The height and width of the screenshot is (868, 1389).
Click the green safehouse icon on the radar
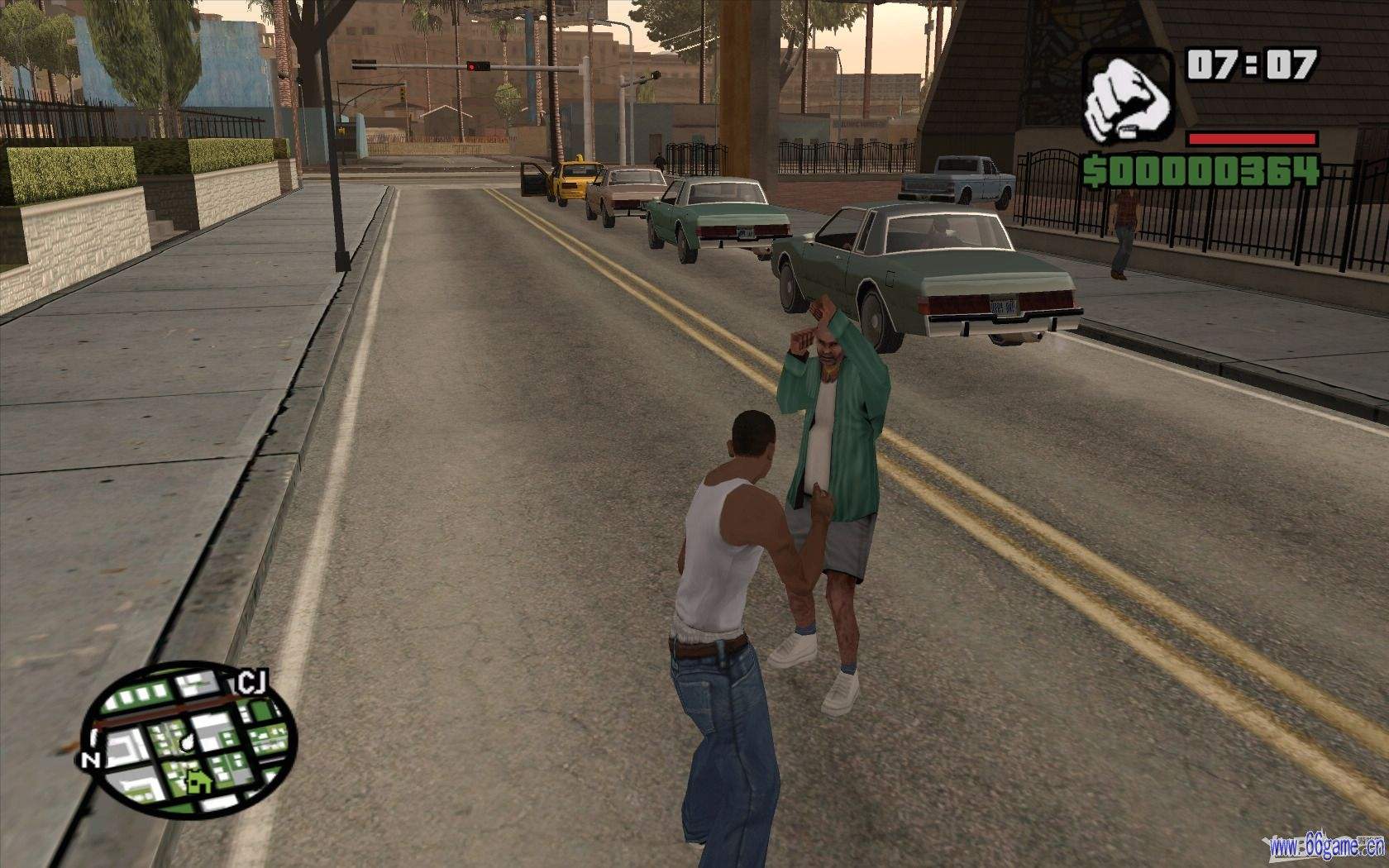click(x=198, y=780)
